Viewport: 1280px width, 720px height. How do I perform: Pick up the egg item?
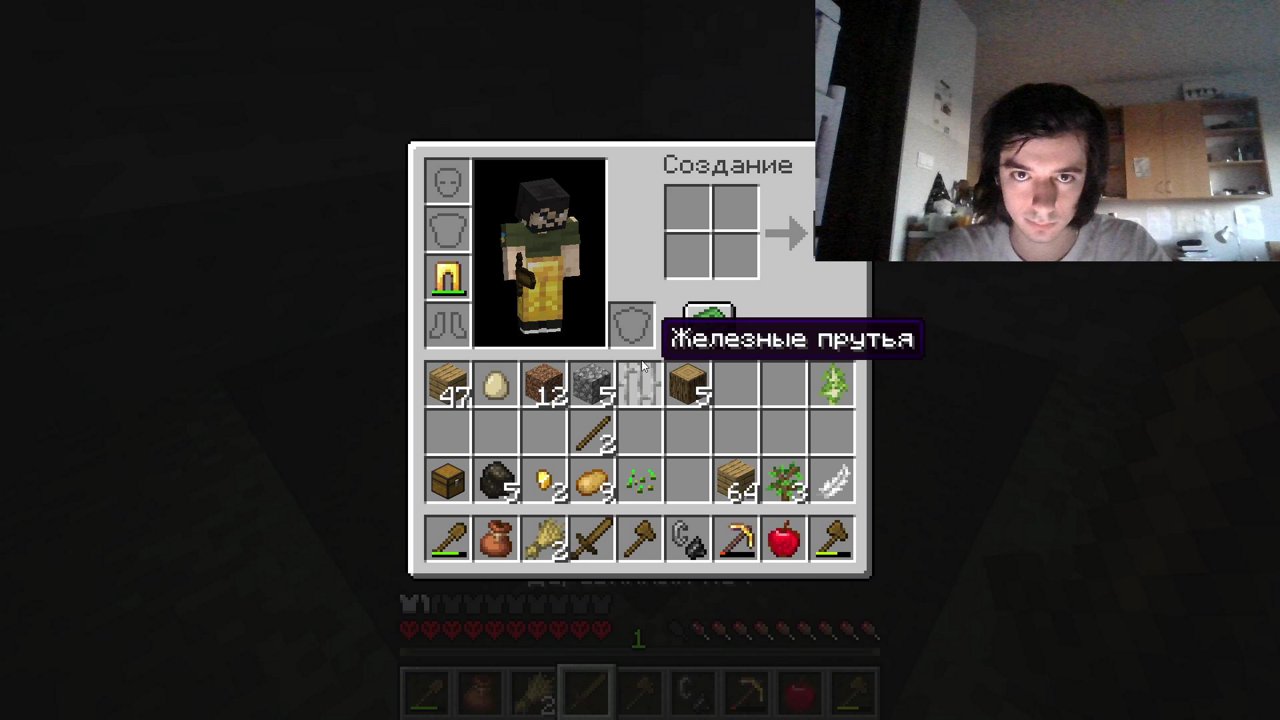coord(496,385)
